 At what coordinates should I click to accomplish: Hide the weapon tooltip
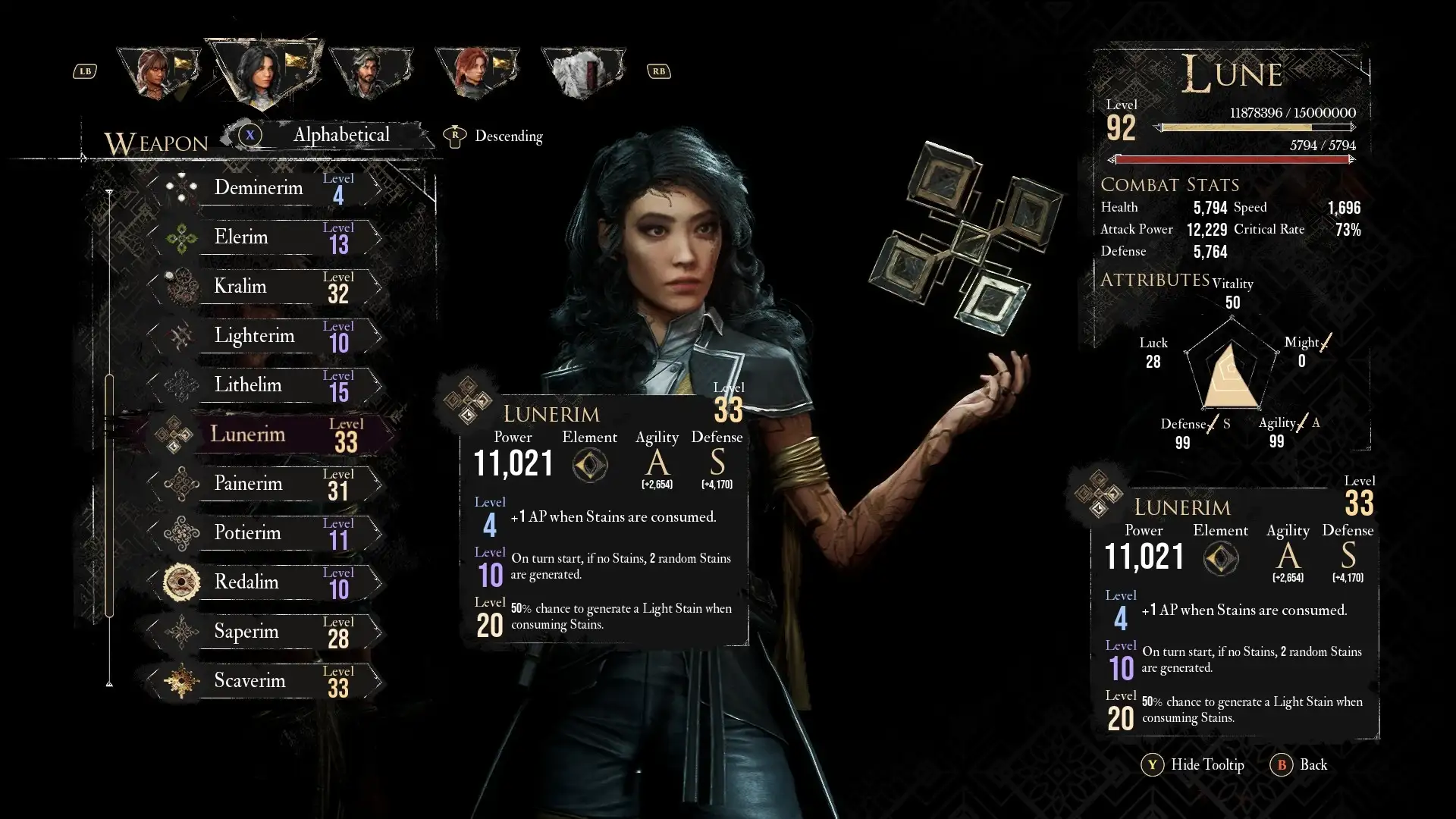pyautogui.click(x=1194, y=765)
